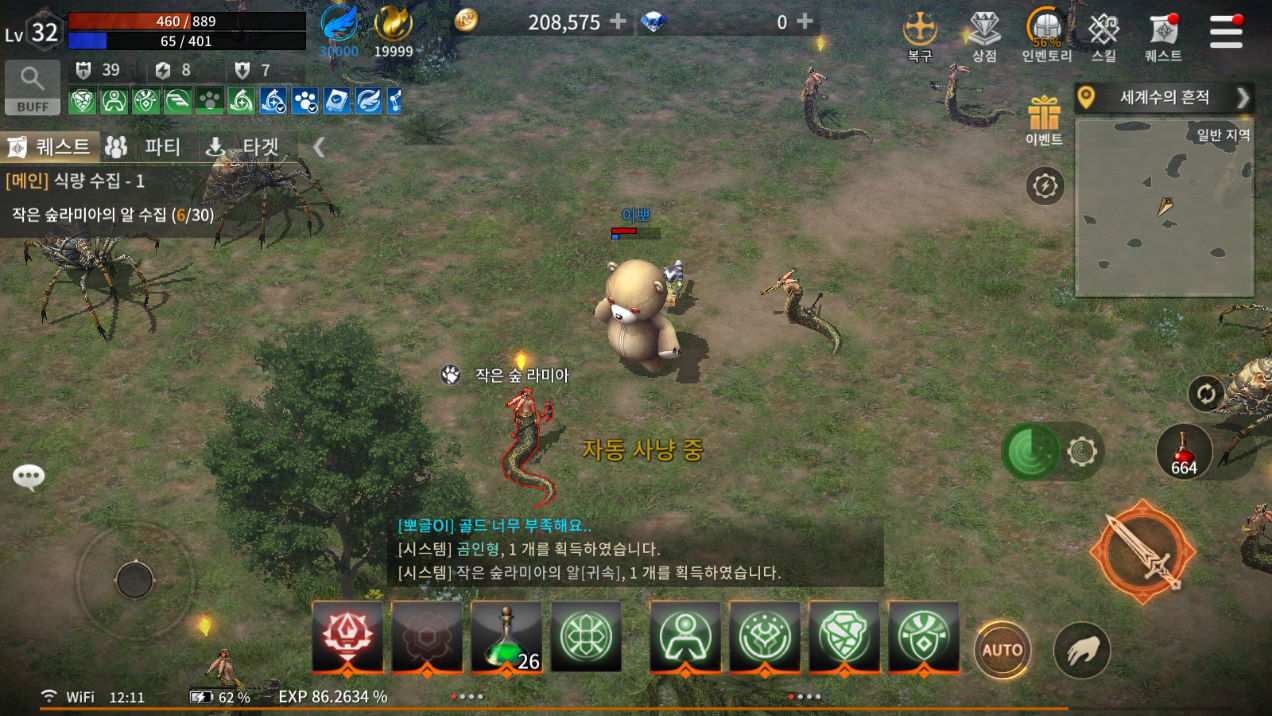Viewport: 1272px width, 716px height.
Task: Open the 이벤트 gift box
Action: pyautogui.click(x=1044, y=117)
